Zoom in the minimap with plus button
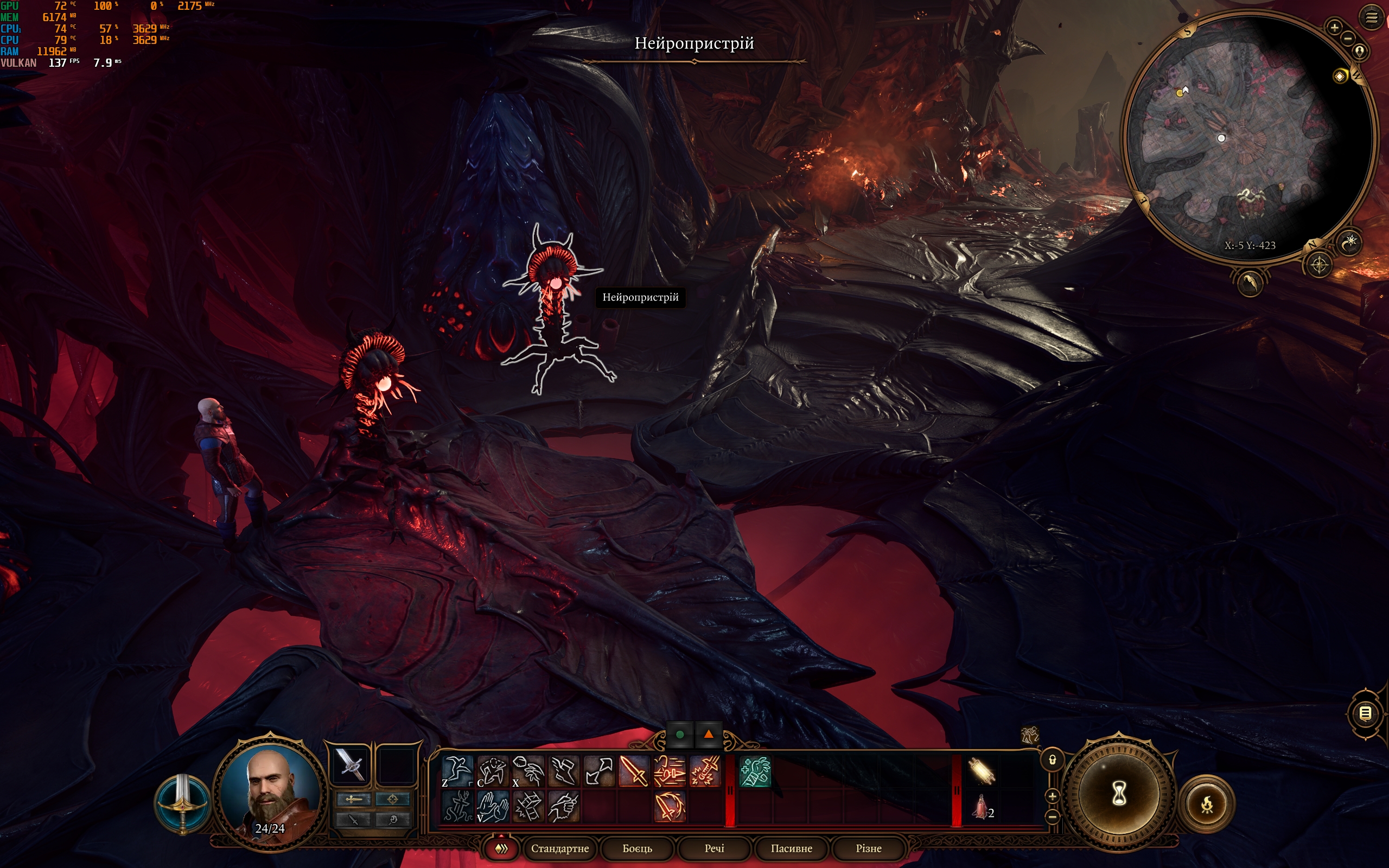Screen dimensions: 1389x868 (x=1335, y=27)
